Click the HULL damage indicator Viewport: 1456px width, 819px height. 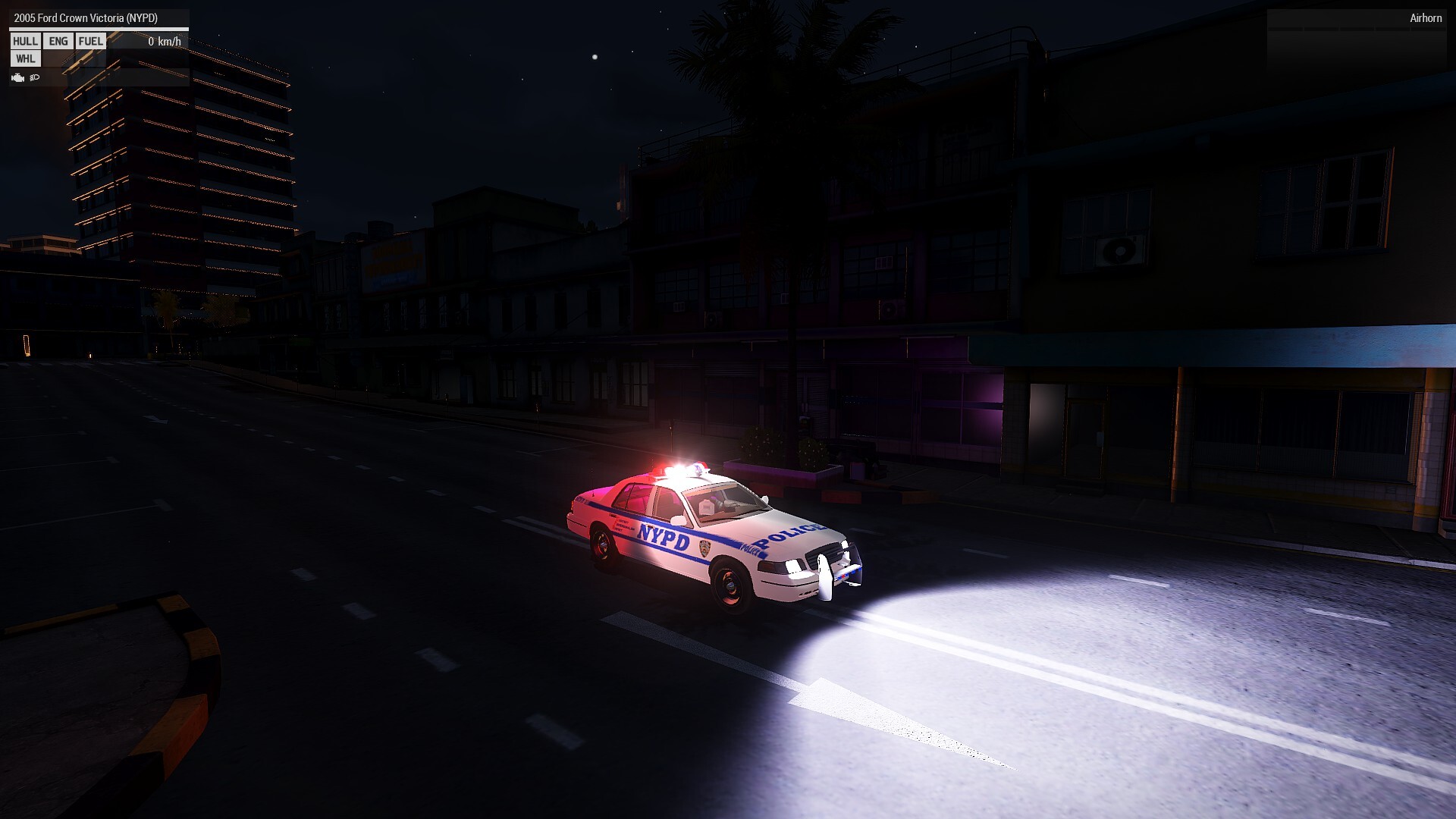(25, 42)
